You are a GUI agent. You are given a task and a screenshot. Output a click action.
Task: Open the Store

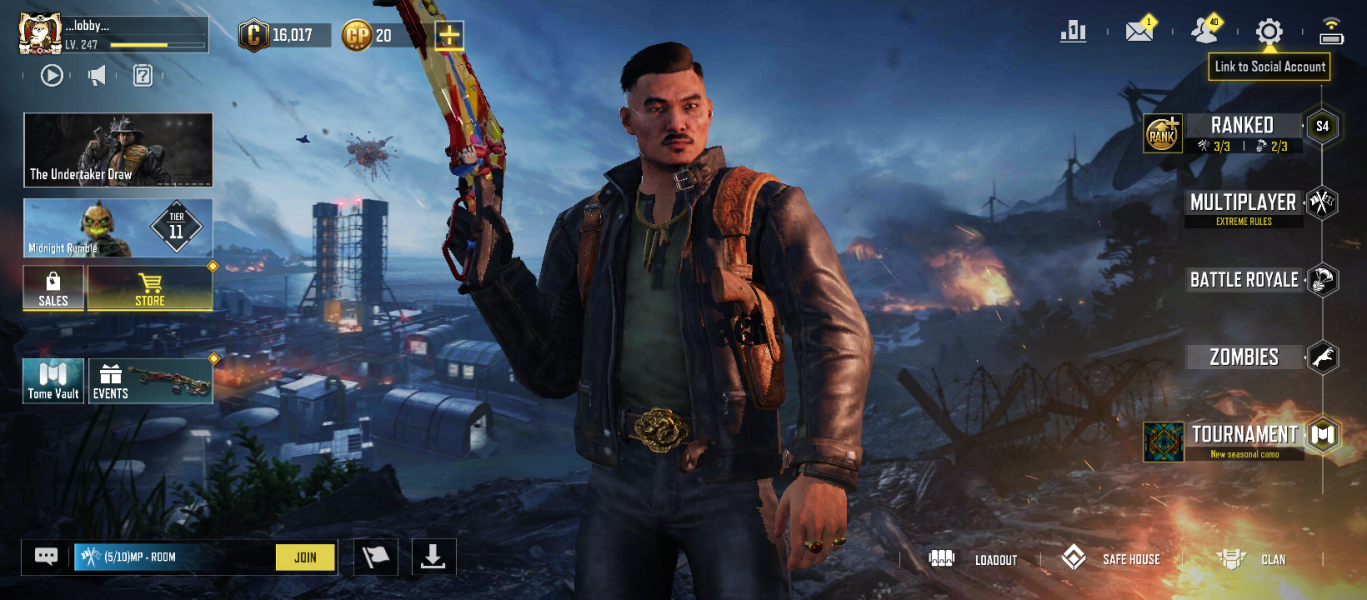[x=150, y=288]
